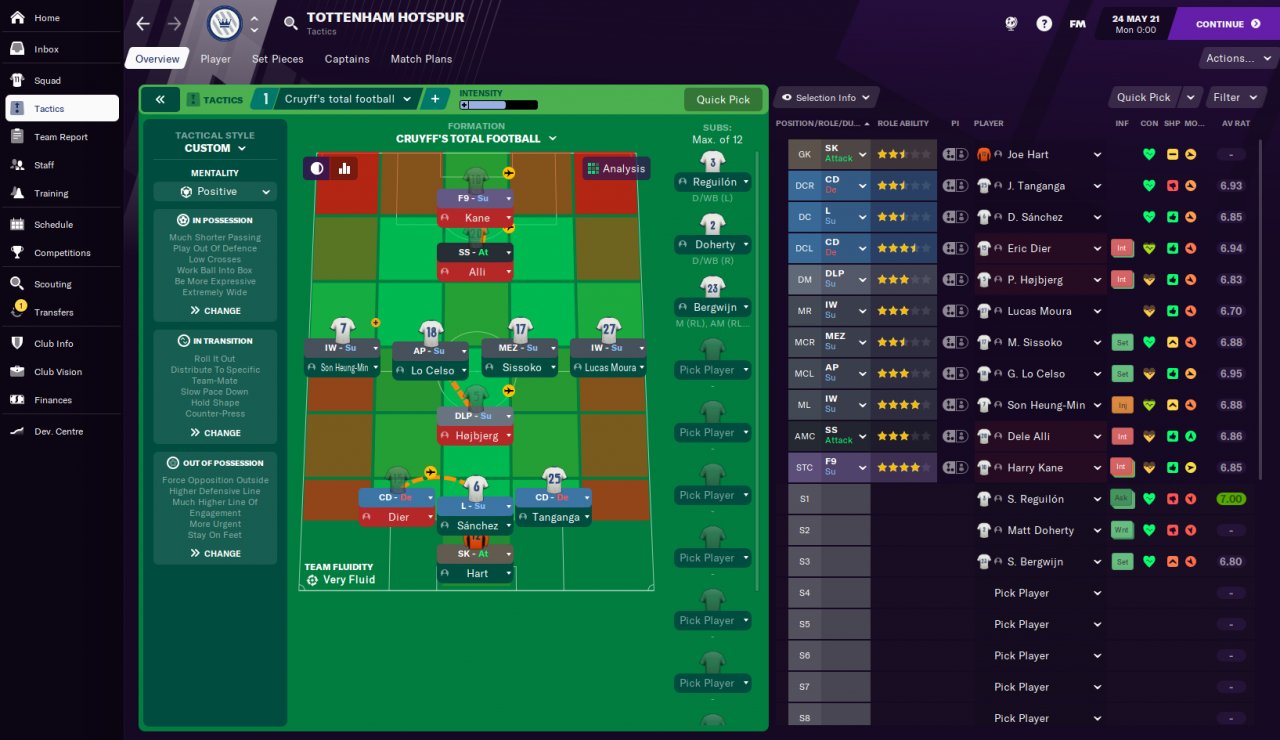Collapse the tactics panel with double-arrow button
This screenshot has height=740, width=1280.
(160, 100)
